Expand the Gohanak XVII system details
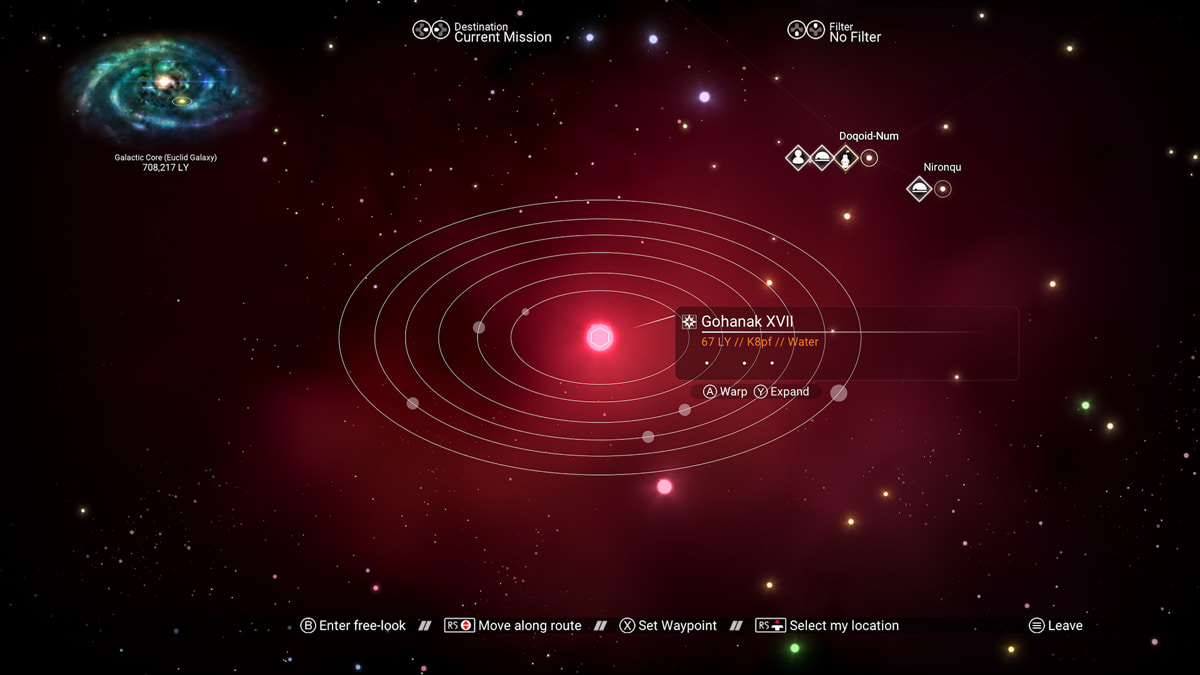The height and width of the screenshot is (675, 1200). 781,392
